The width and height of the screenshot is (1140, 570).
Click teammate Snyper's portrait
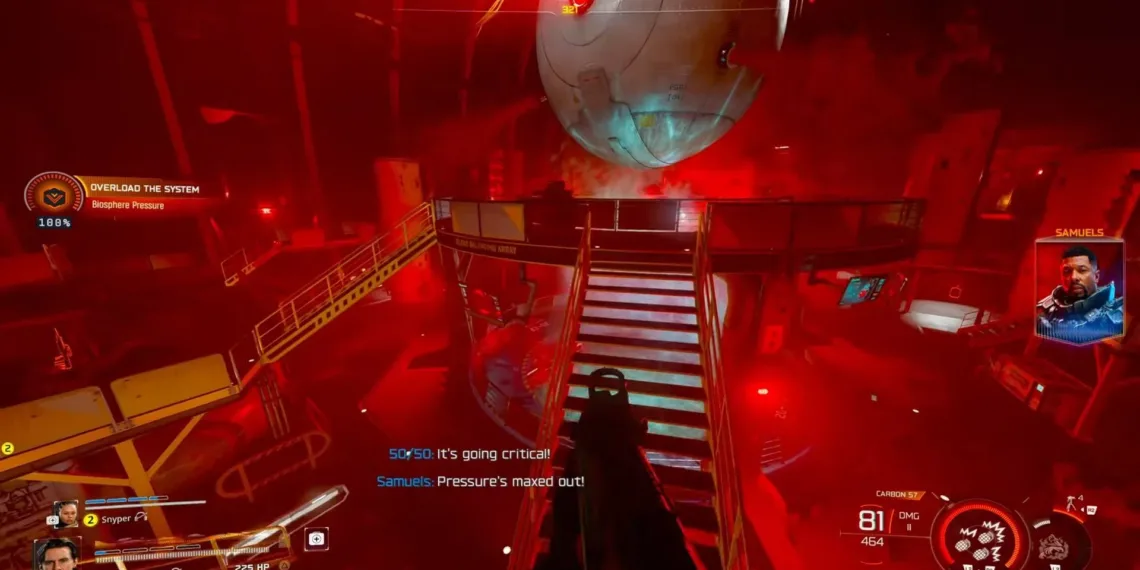65,513
